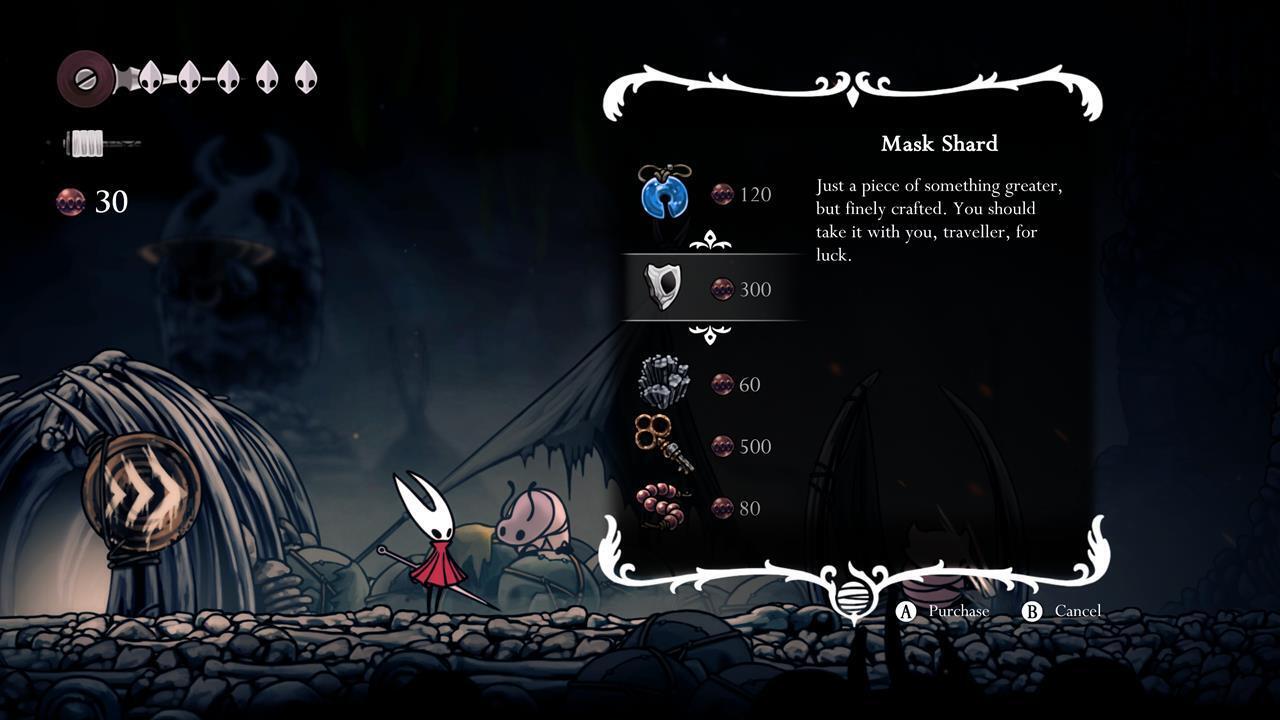Screen dimensions: 1280x720
Task: Select the Simple Key priced 500 geo
Action: (x=663, y=444)
